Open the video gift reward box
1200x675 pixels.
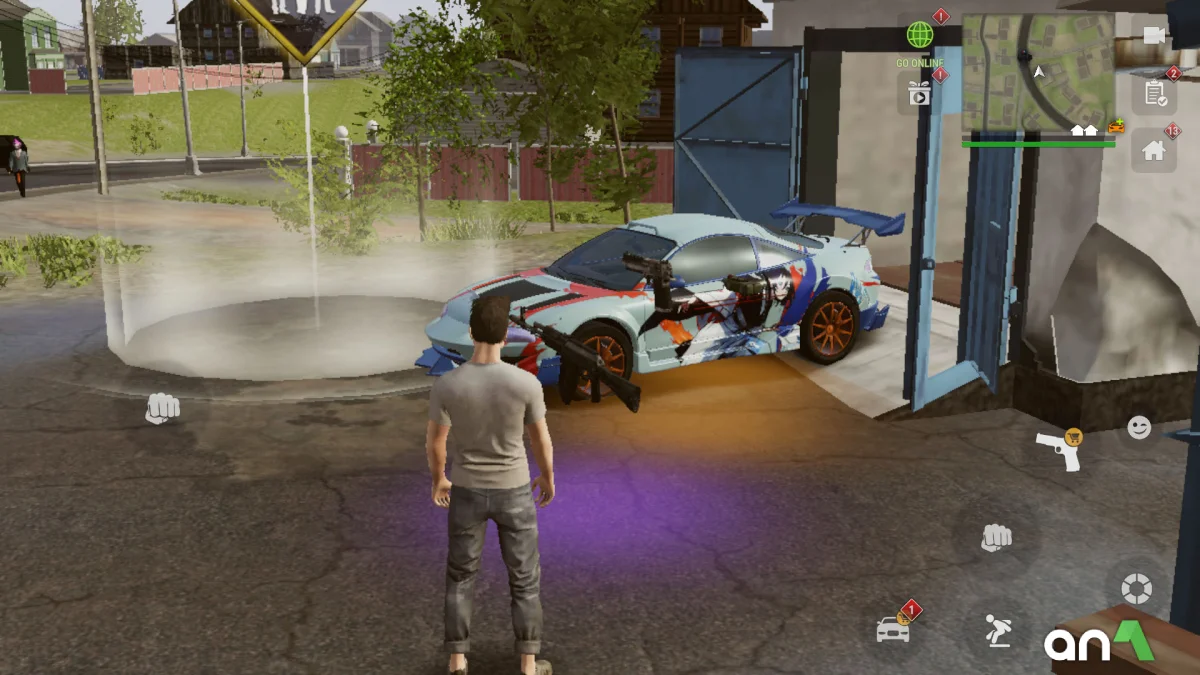(x=919, y=93)
